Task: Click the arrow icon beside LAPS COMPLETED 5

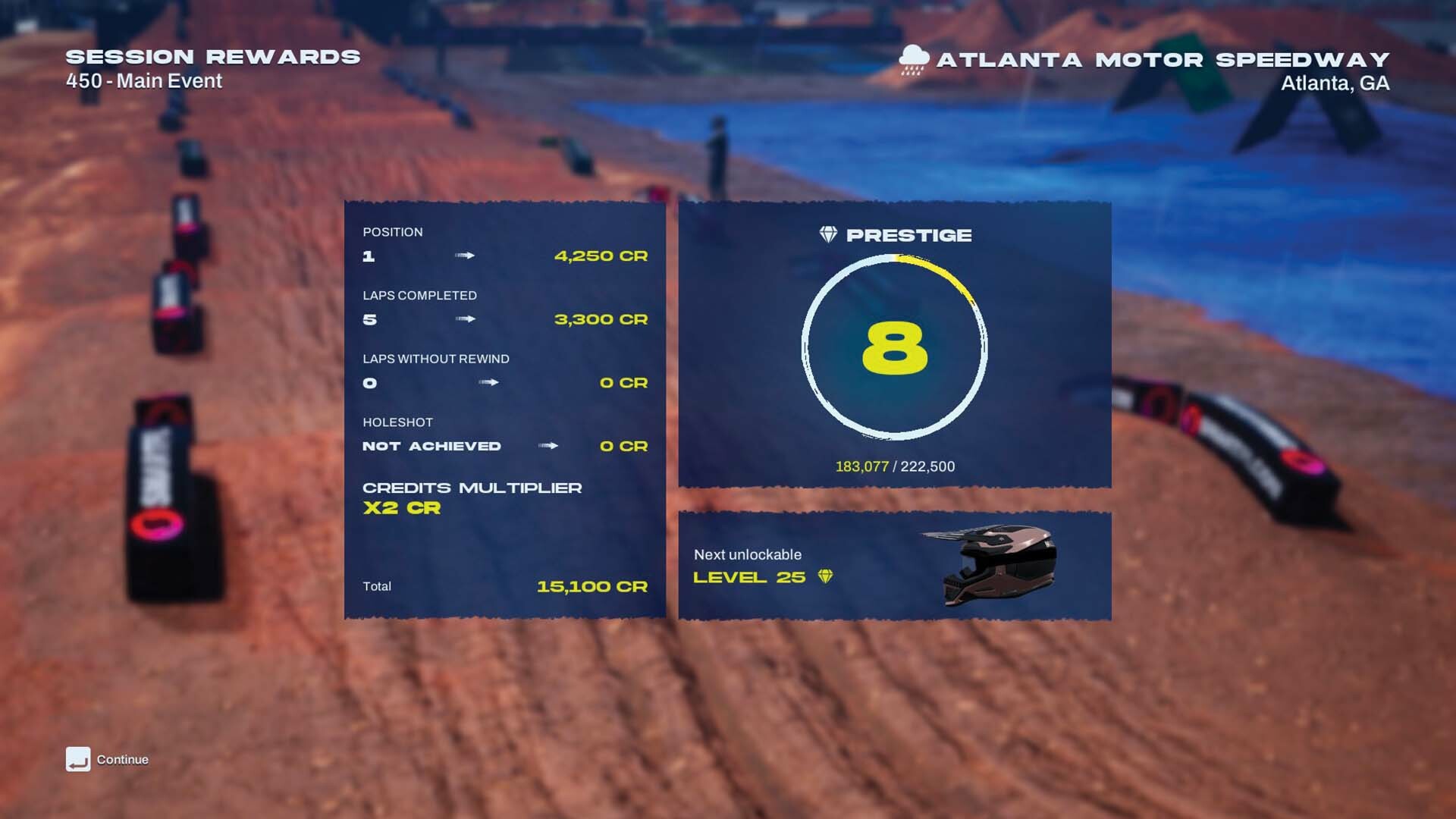Action: 466,319
